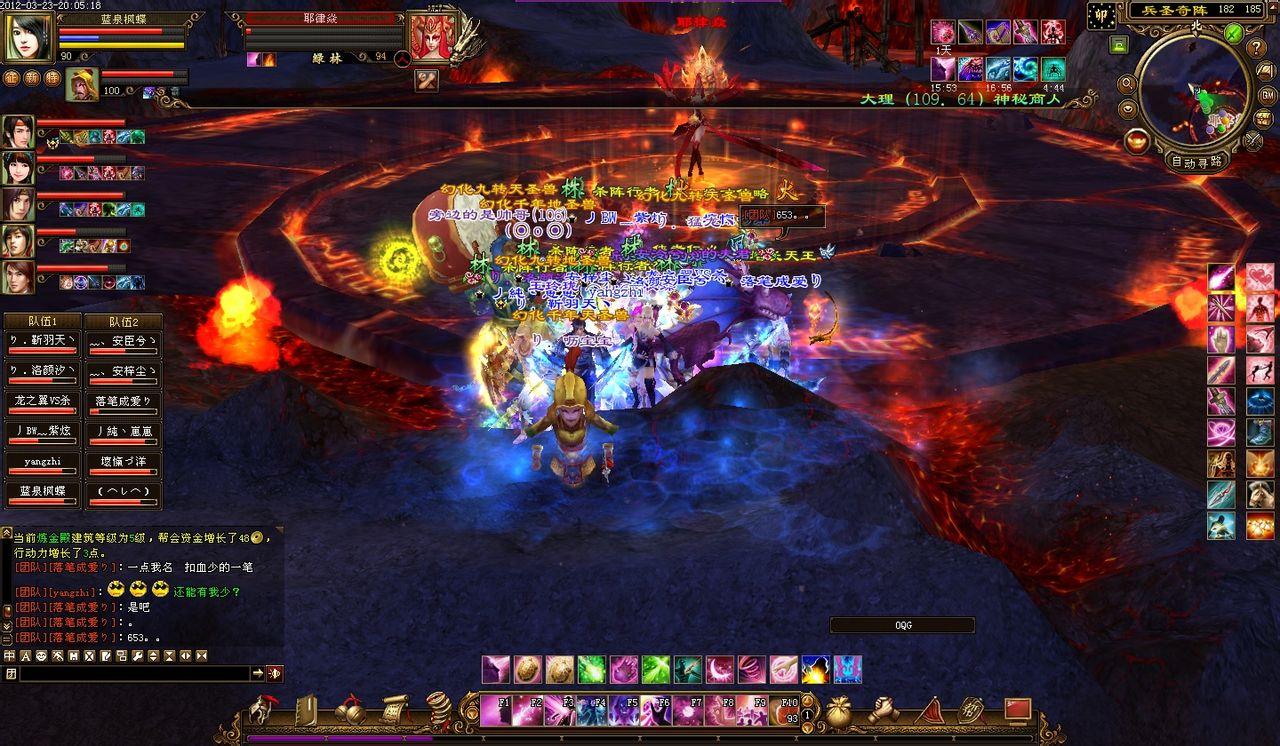
Task: Open the circular minimap
Action: [x=1192, y=92]
